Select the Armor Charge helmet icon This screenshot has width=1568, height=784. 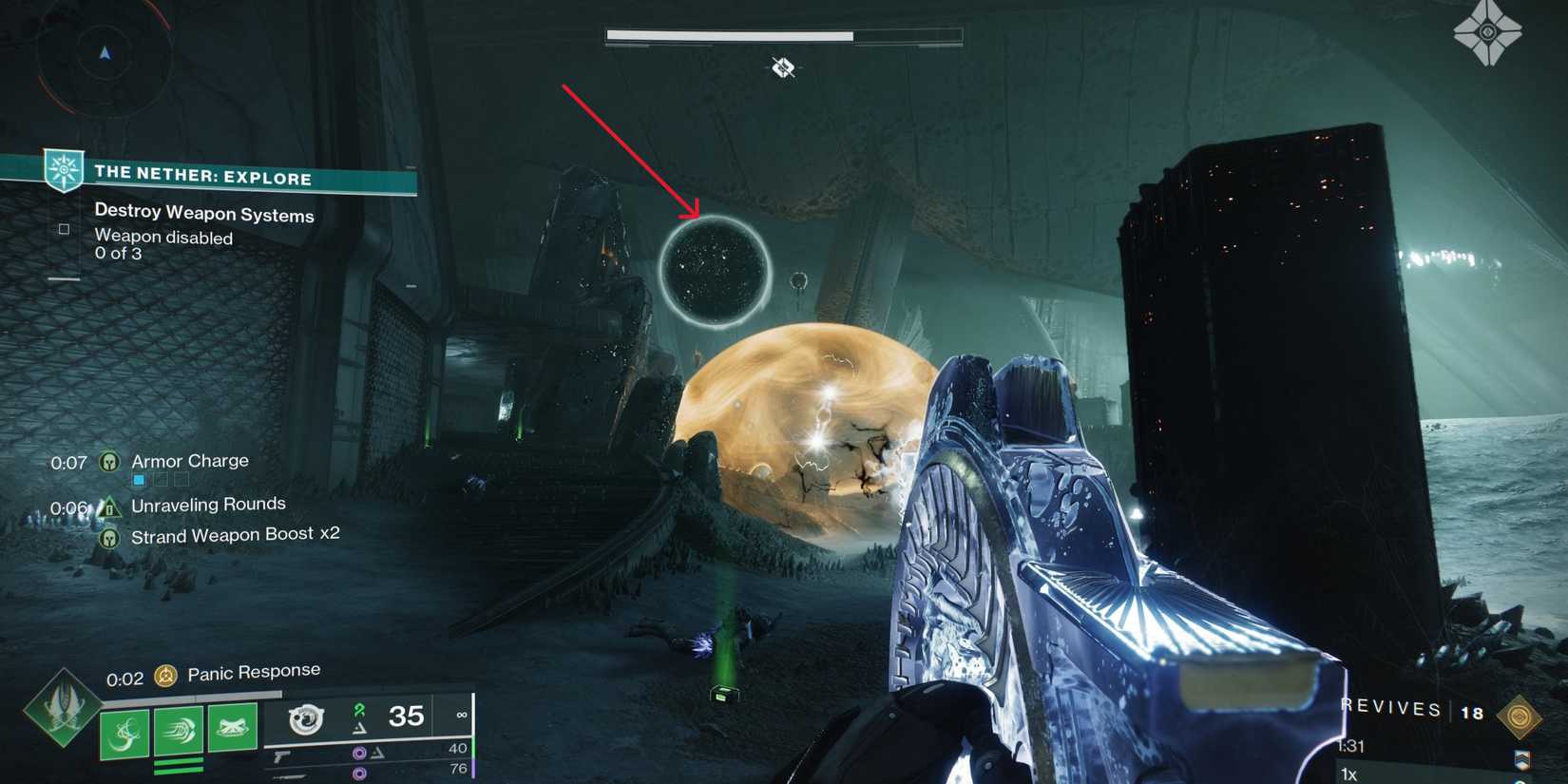click(x=109, y=462)
